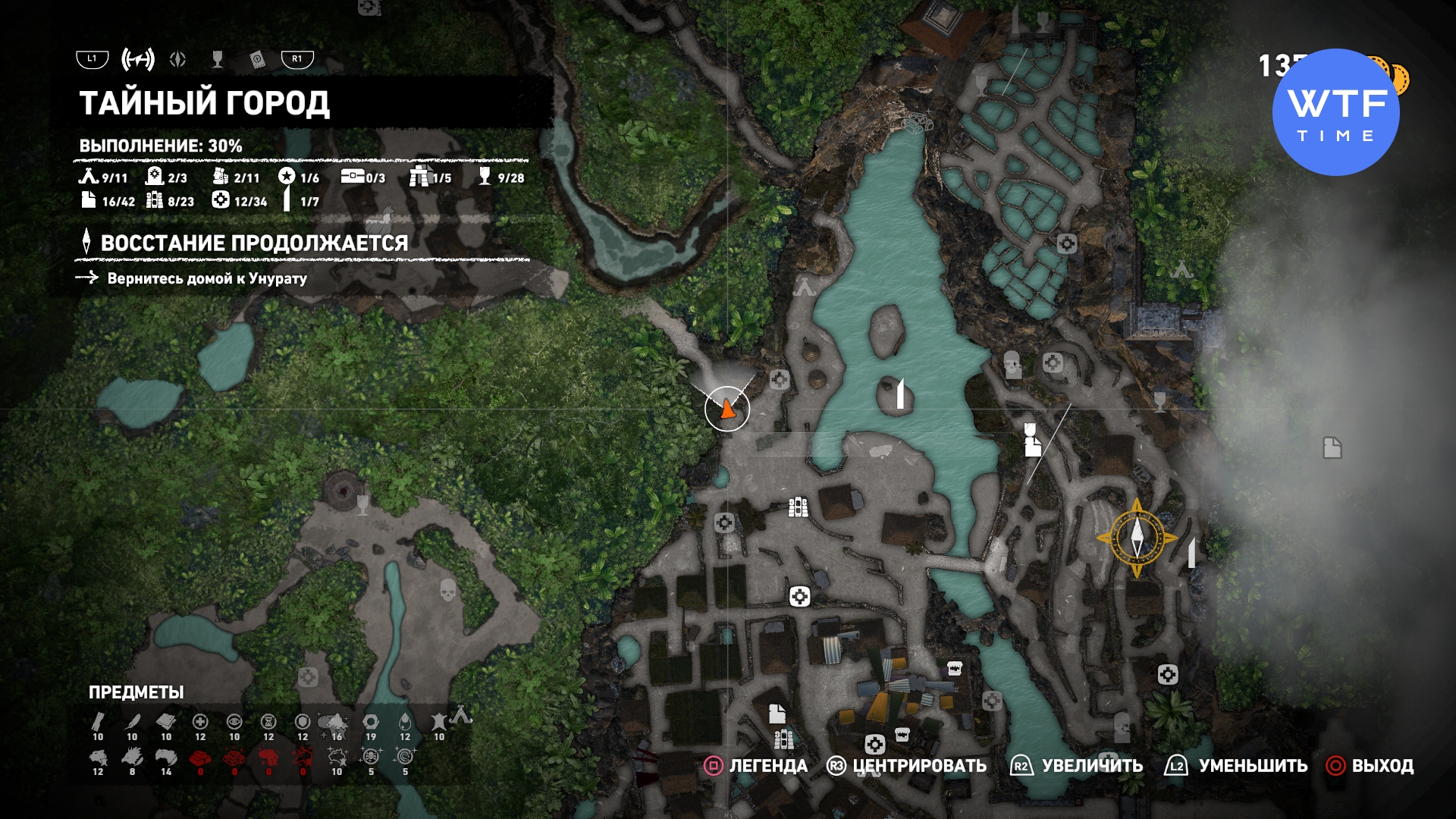Click the orange player position marker
Image resolution: width=1456 pixels, height=819 pixels.
[727, 409]
